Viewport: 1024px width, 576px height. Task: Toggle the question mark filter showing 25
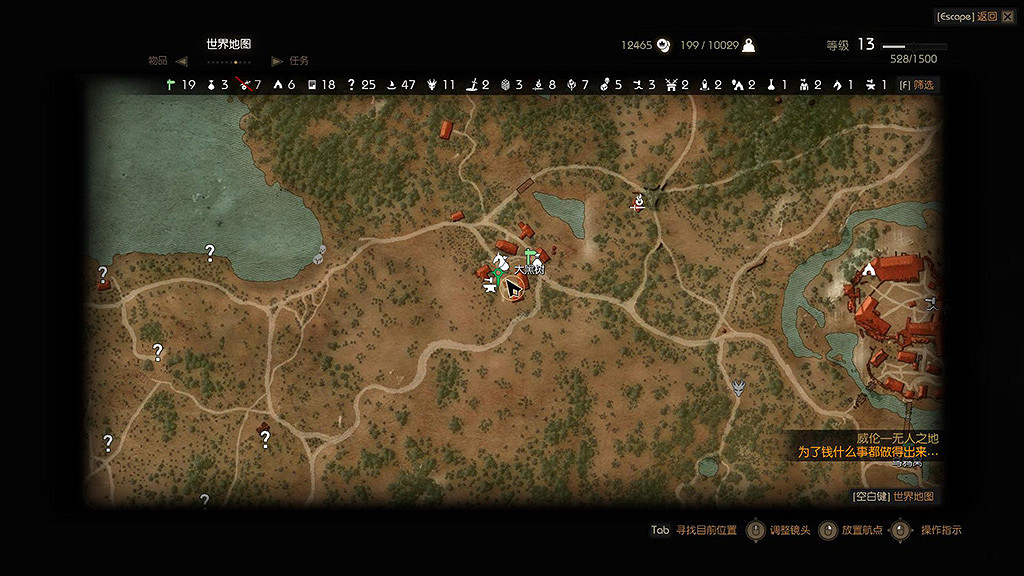click(352, 85)
